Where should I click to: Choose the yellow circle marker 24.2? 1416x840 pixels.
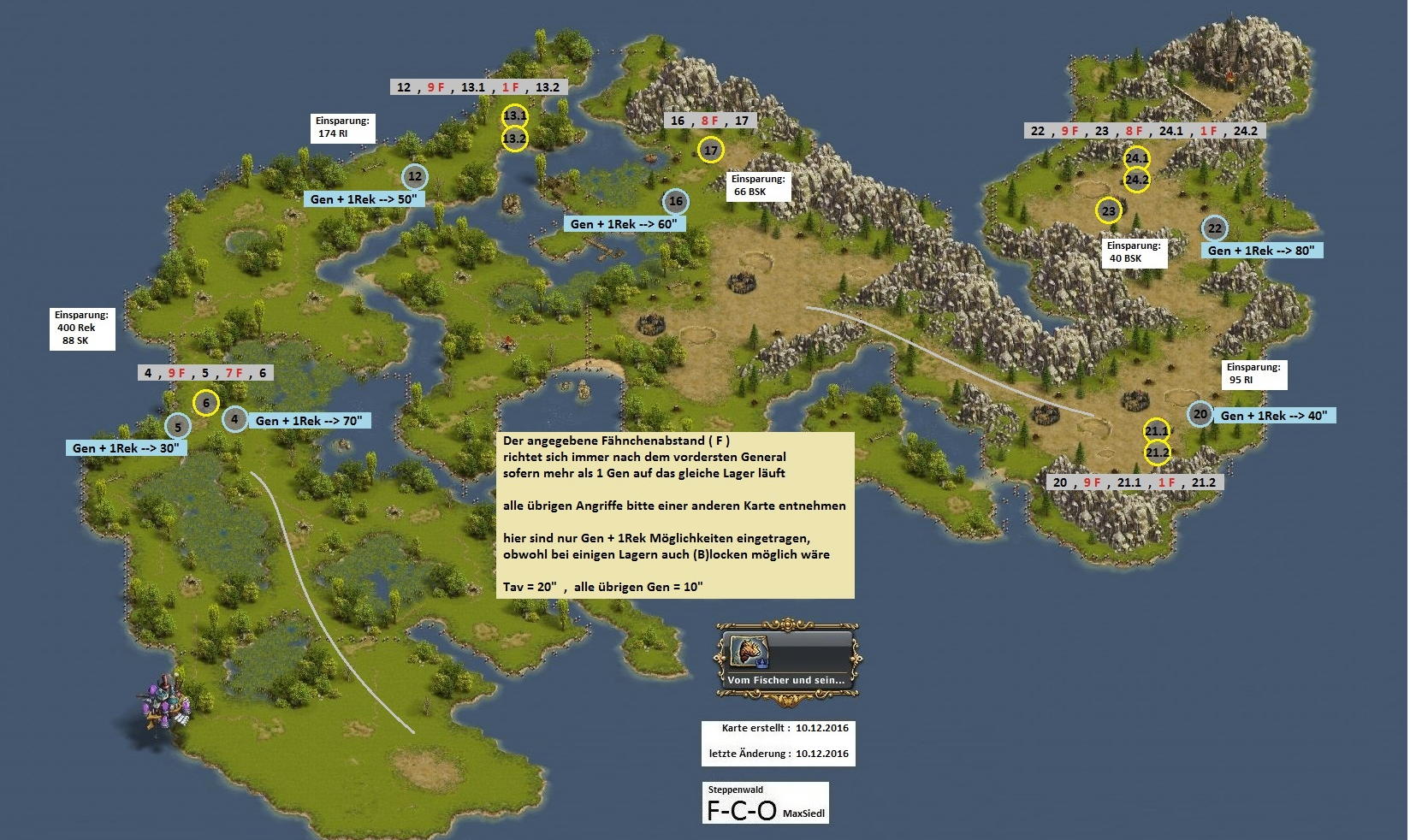pos(1137,180)
